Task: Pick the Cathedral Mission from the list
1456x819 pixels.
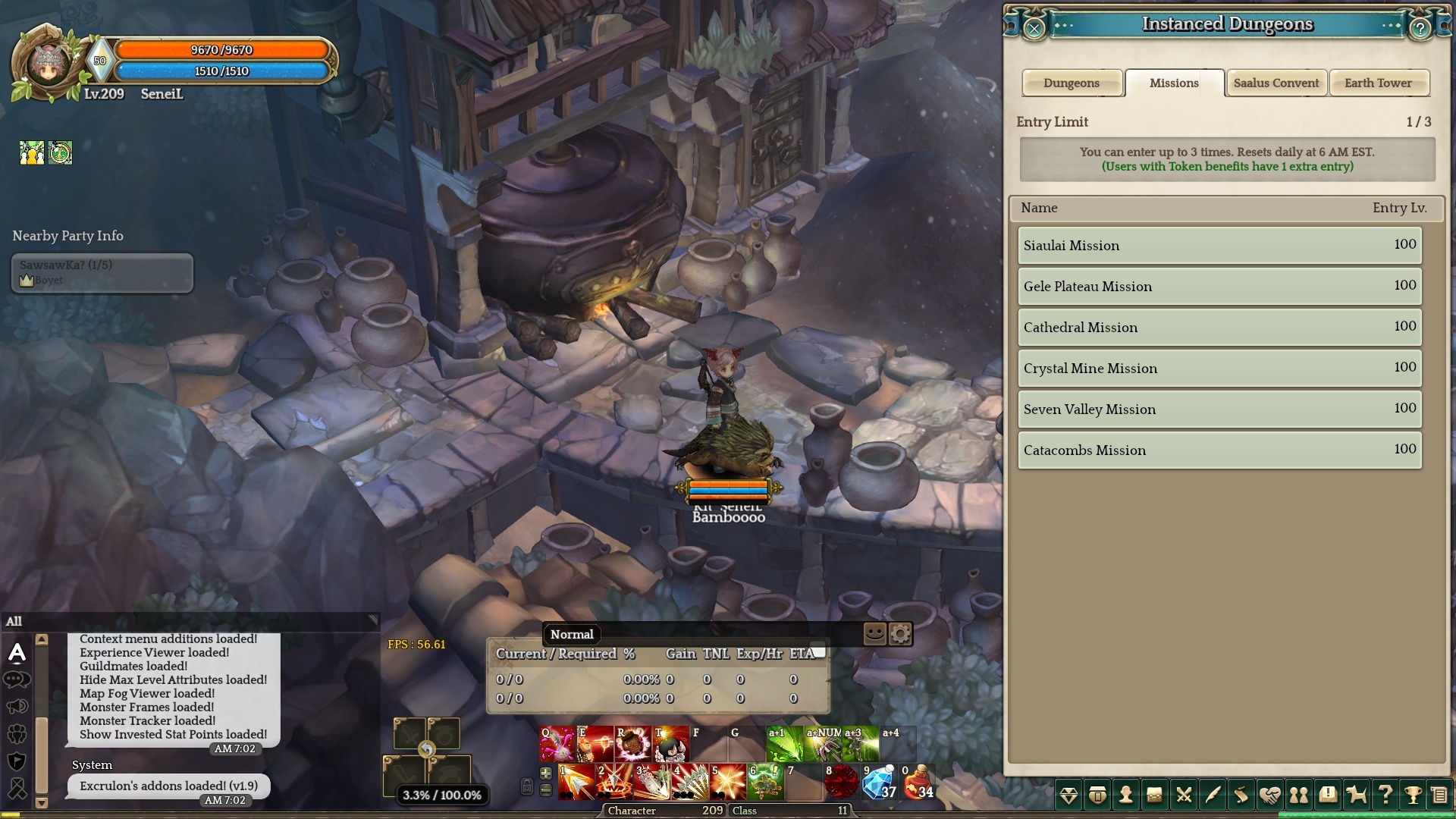Action: click(1219, 327)
